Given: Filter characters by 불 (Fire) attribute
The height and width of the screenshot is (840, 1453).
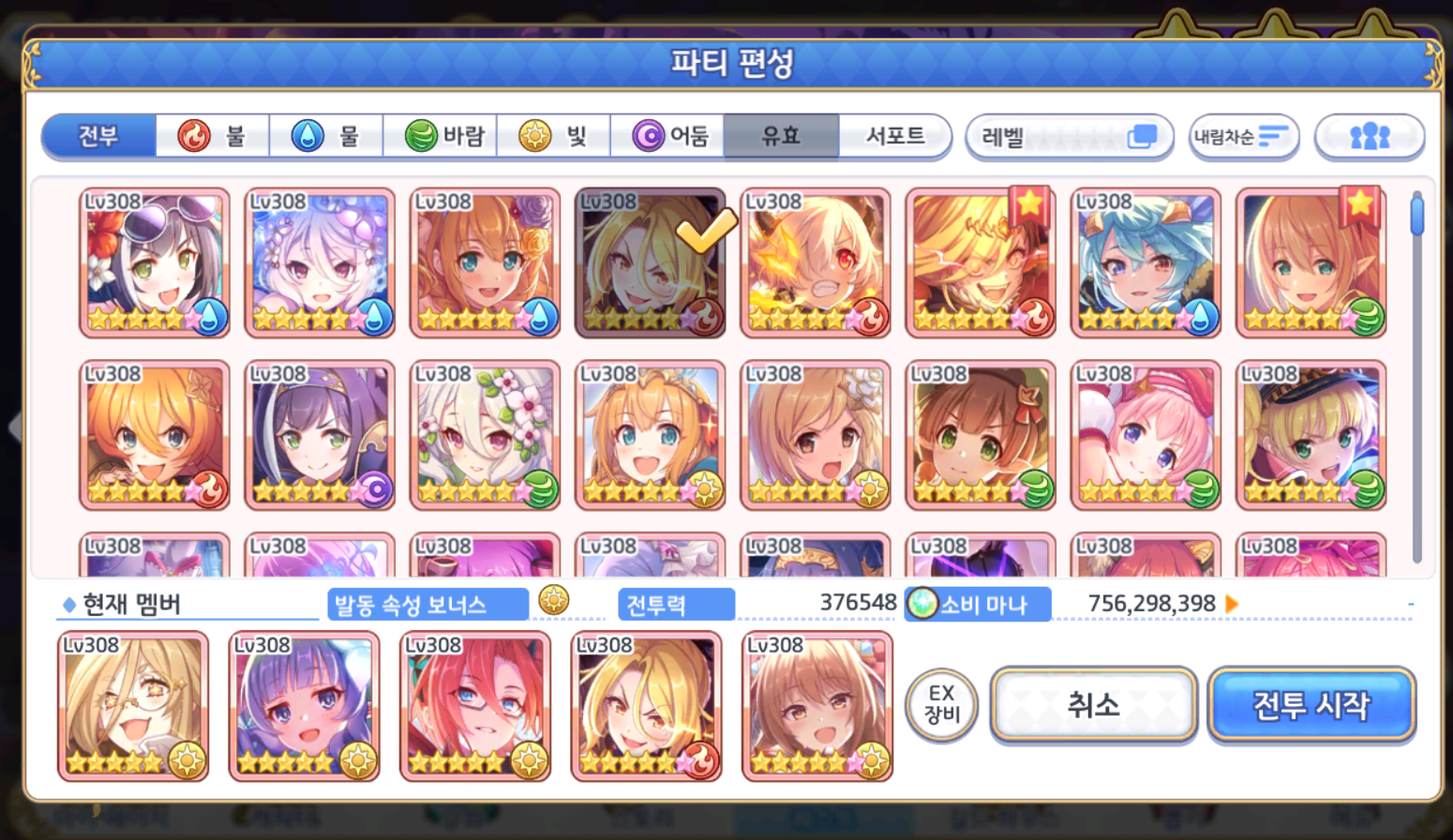Looking at the screenshot, I should click(214, 137).
